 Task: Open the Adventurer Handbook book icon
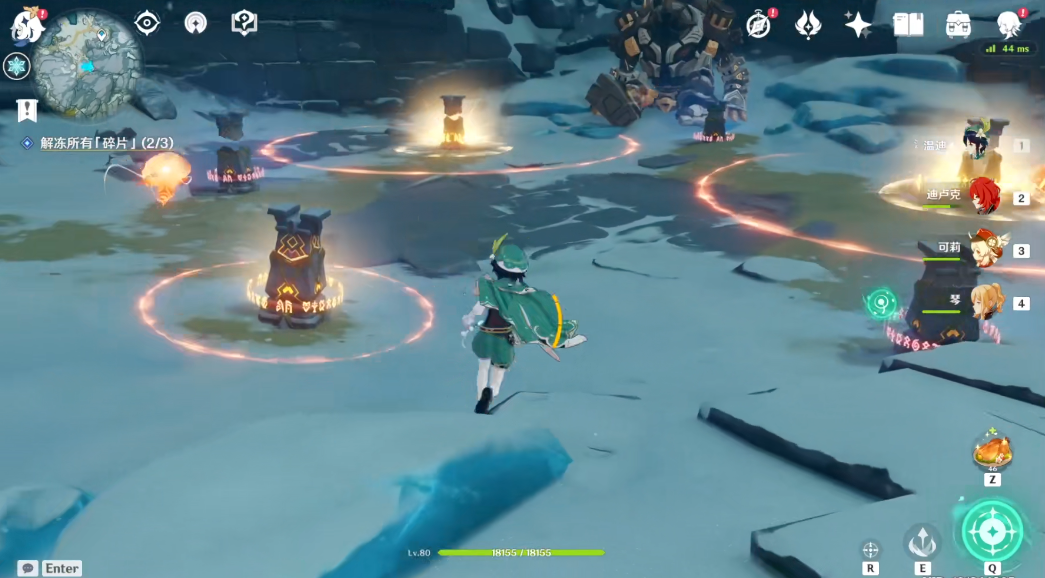(x=908, y=25)
